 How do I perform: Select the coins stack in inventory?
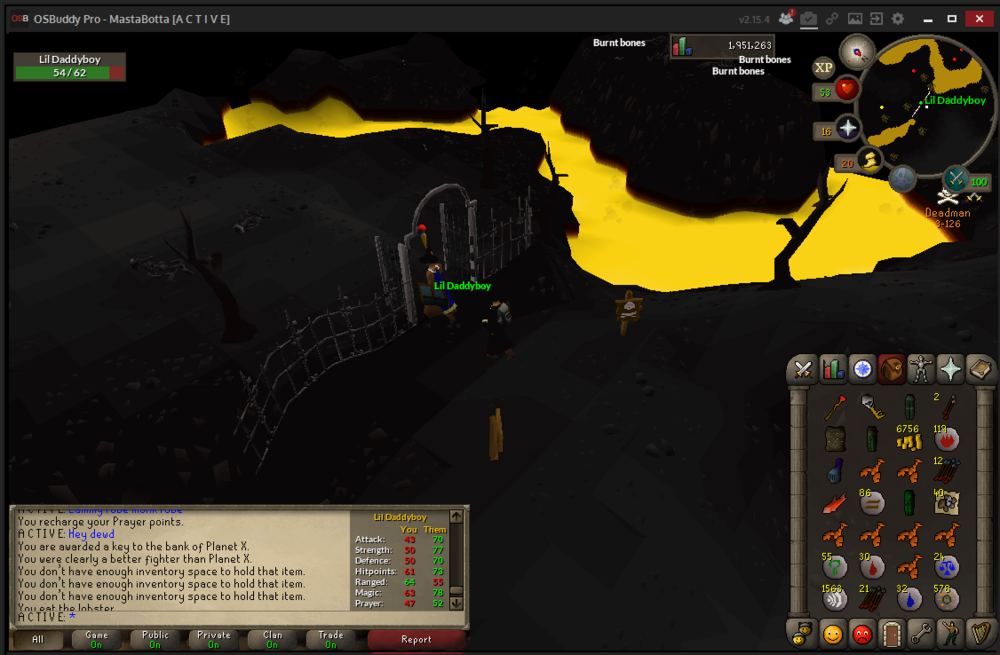point(908,438)
